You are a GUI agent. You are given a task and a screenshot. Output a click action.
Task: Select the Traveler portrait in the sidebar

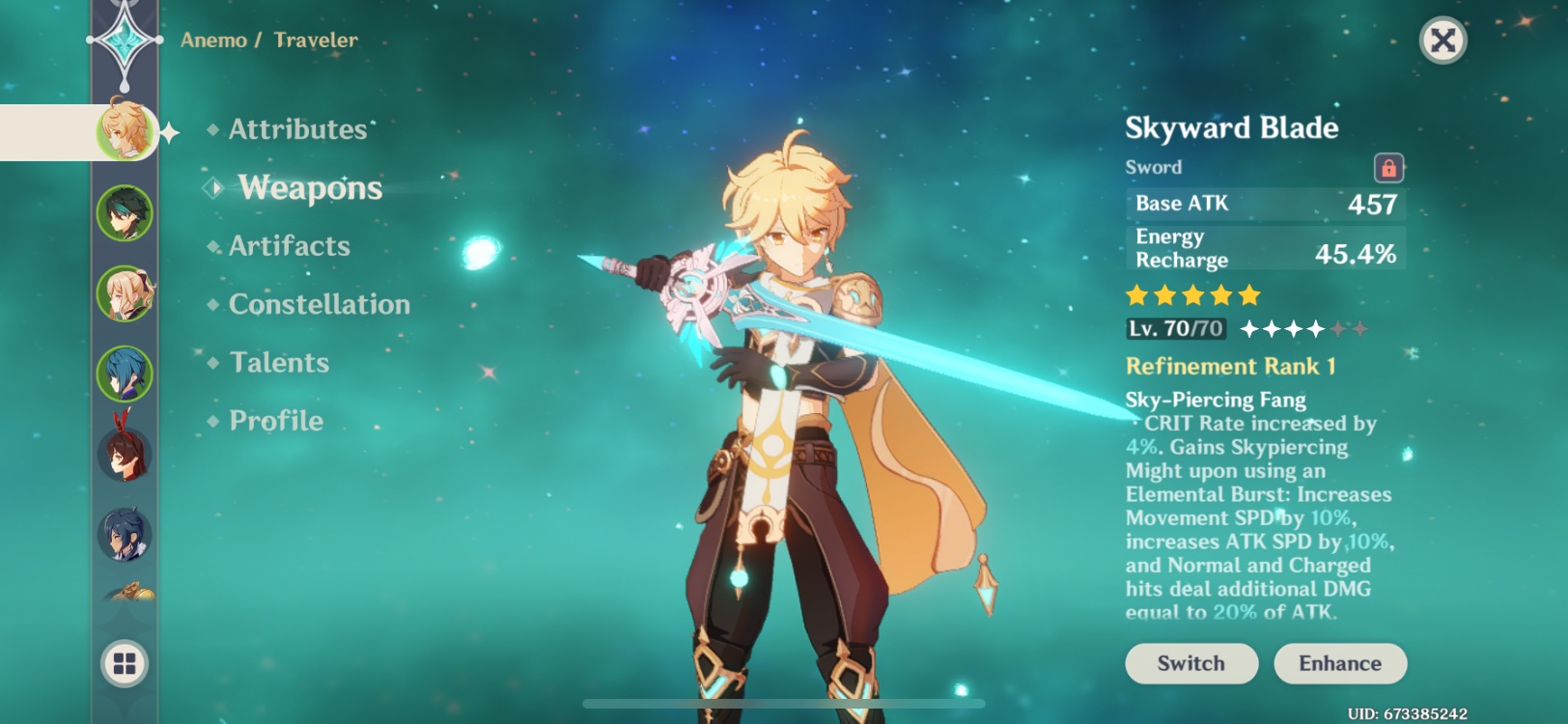point(124,134)
